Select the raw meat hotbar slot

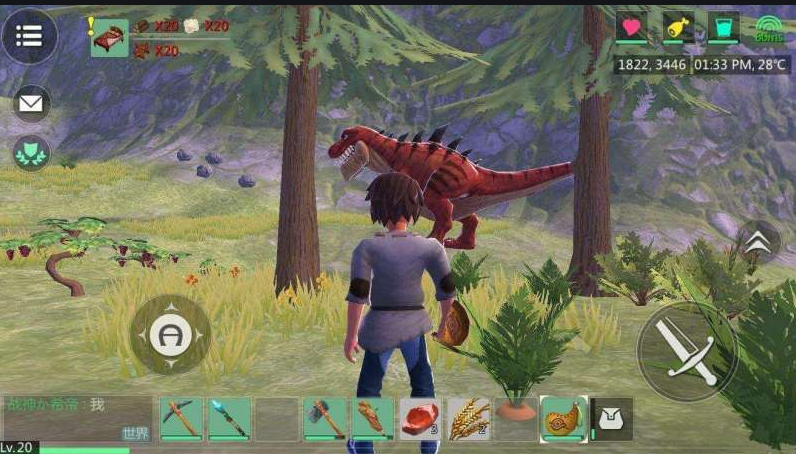click(420, 418)
